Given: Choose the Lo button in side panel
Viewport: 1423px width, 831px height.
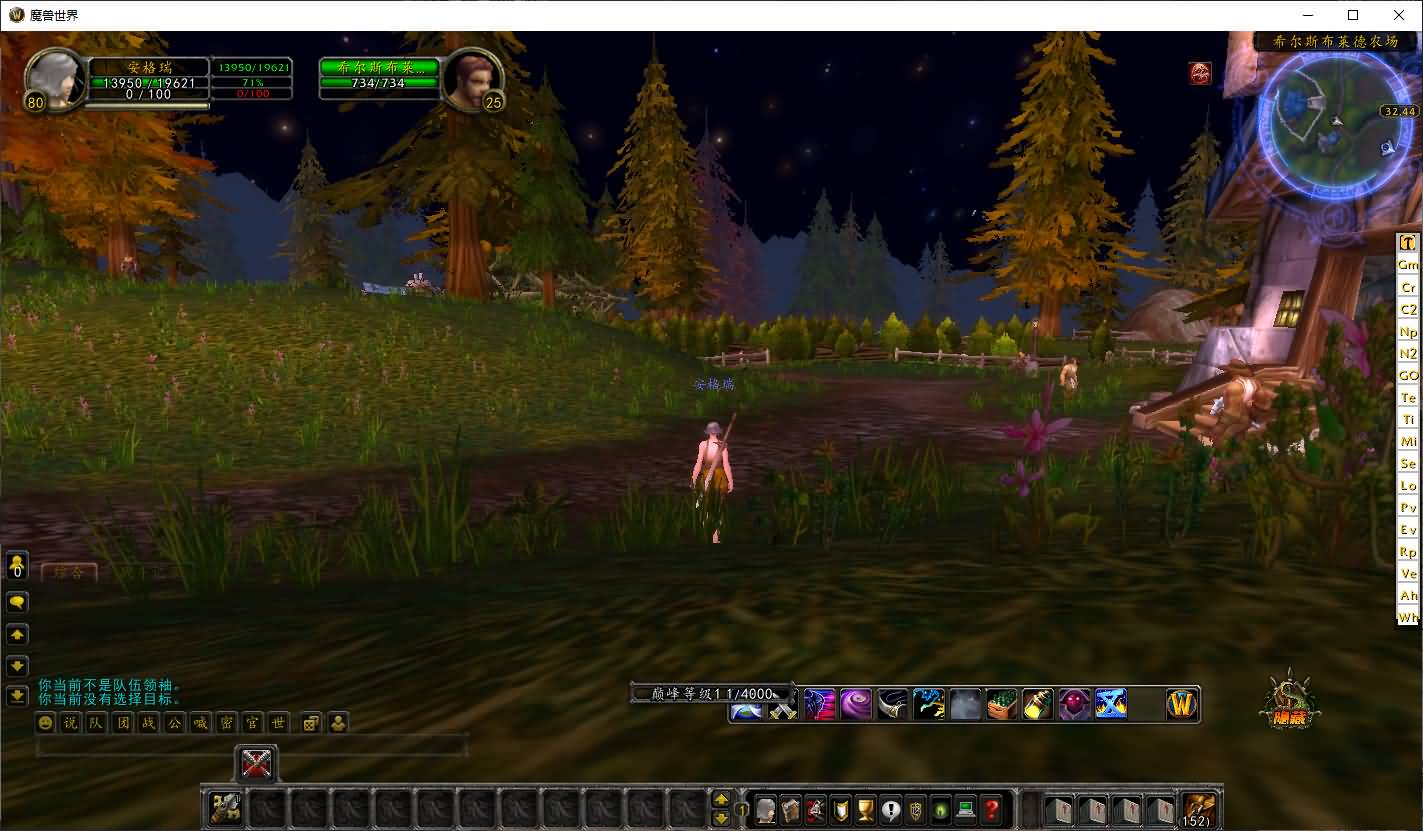Looking at the screenshot, I should pos(1408,486).
